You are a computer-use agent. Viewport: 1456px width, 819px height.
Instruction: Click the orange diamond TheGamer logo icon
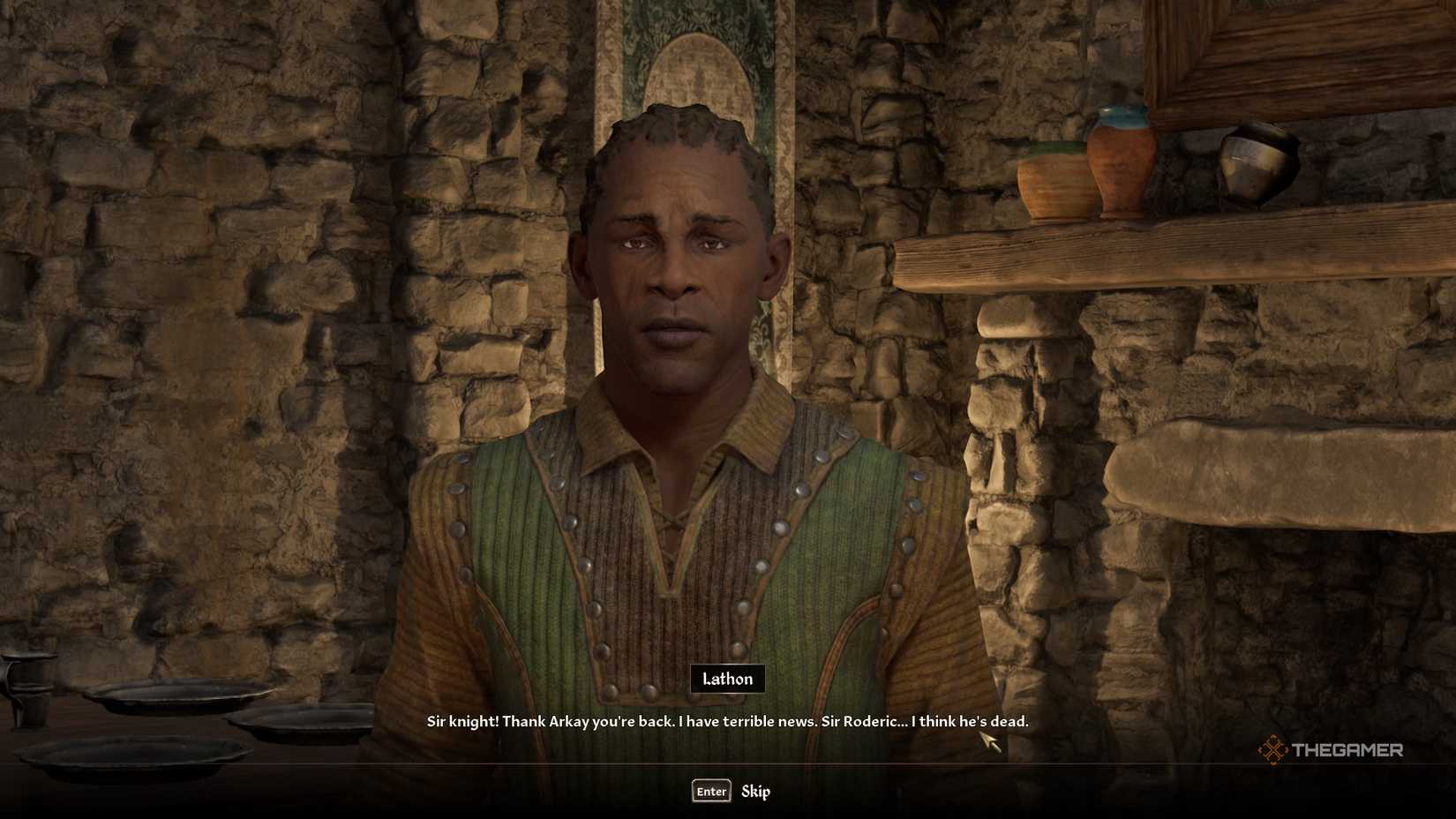1273,751
